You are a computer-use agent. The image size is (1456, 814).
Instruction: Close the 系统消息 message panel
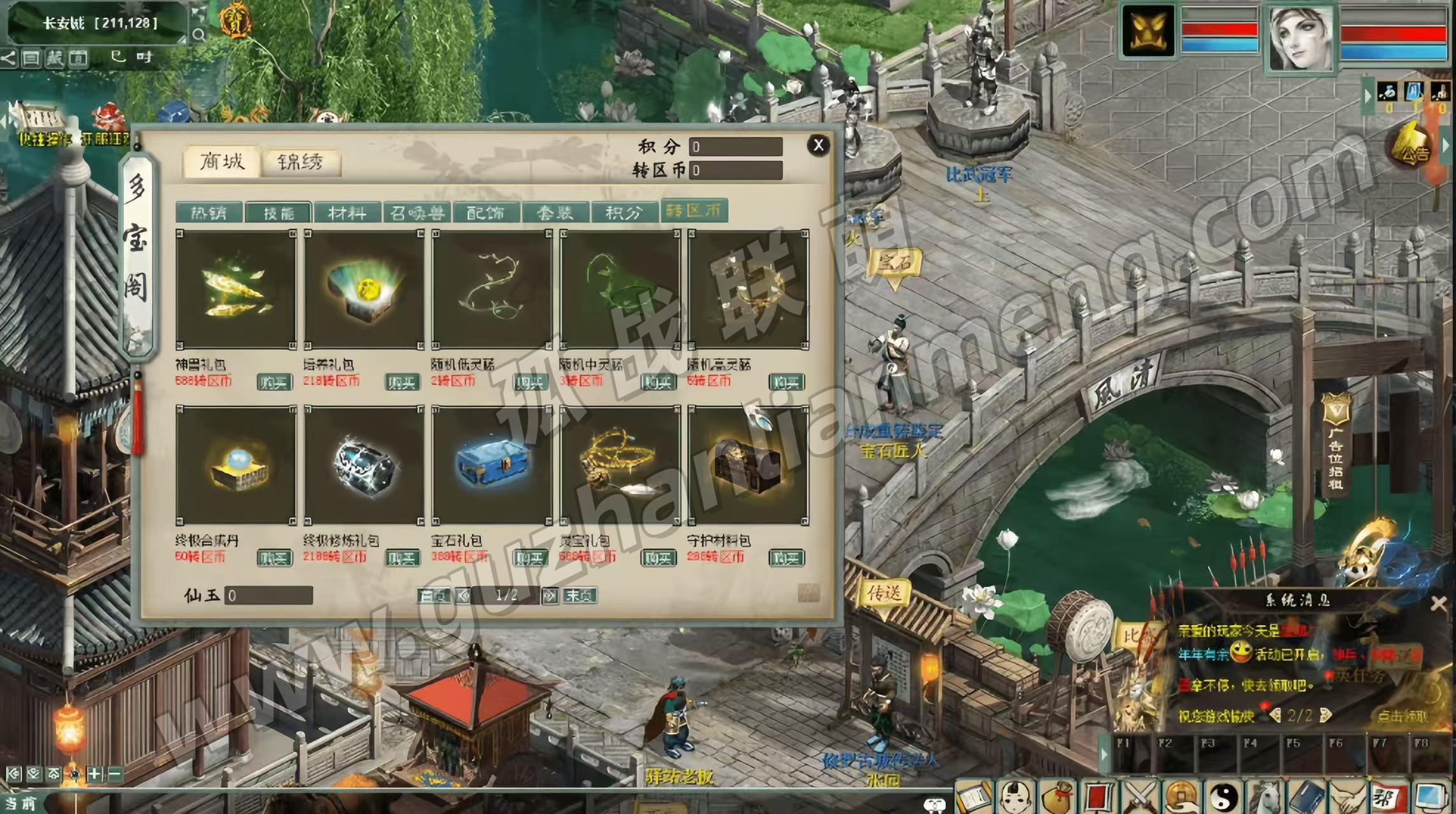pyautogui.click(x=1438, y=604)
